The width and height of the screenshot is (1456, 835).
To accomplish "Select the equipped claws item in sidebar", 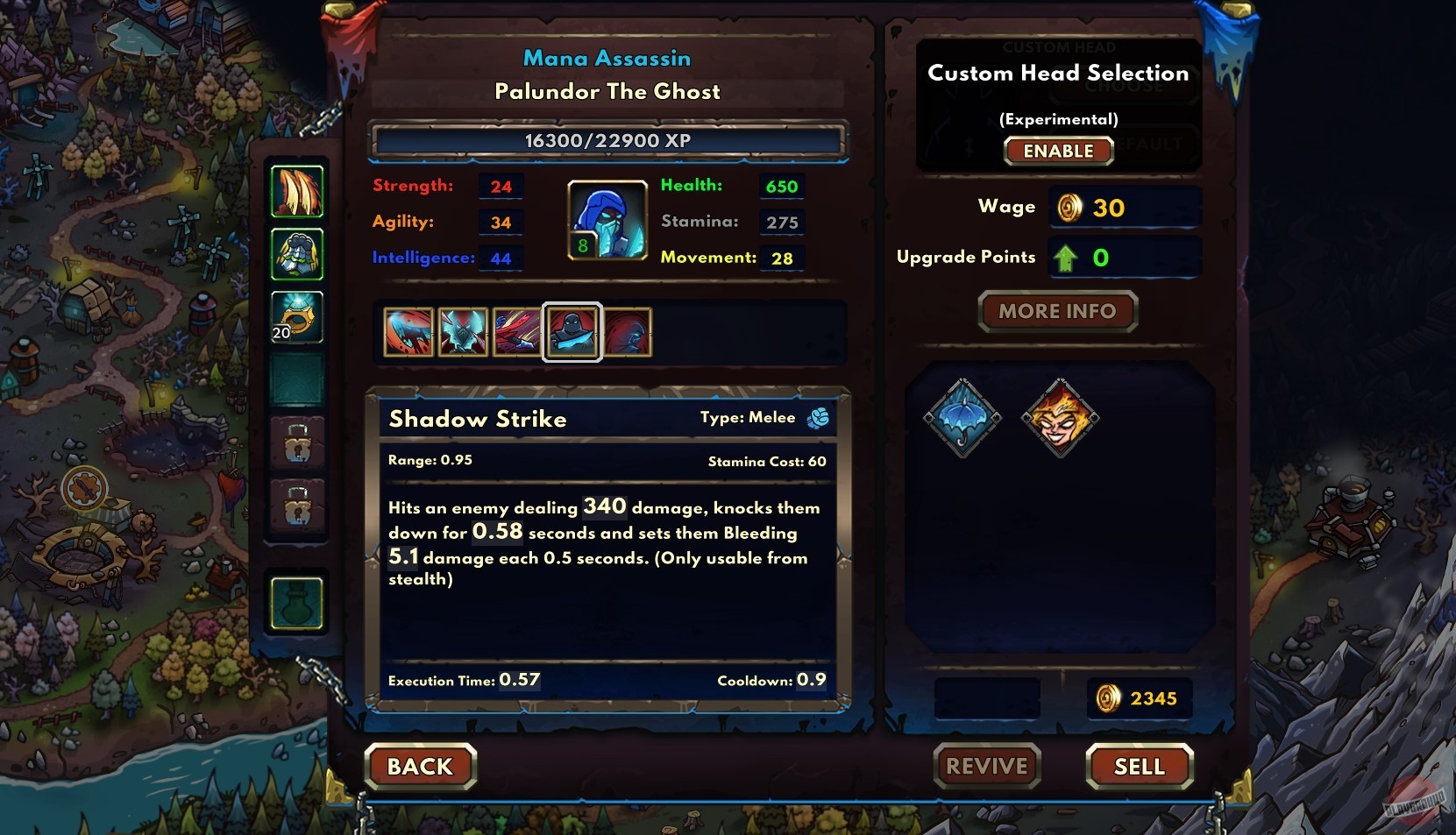I will tap(298, 193).
